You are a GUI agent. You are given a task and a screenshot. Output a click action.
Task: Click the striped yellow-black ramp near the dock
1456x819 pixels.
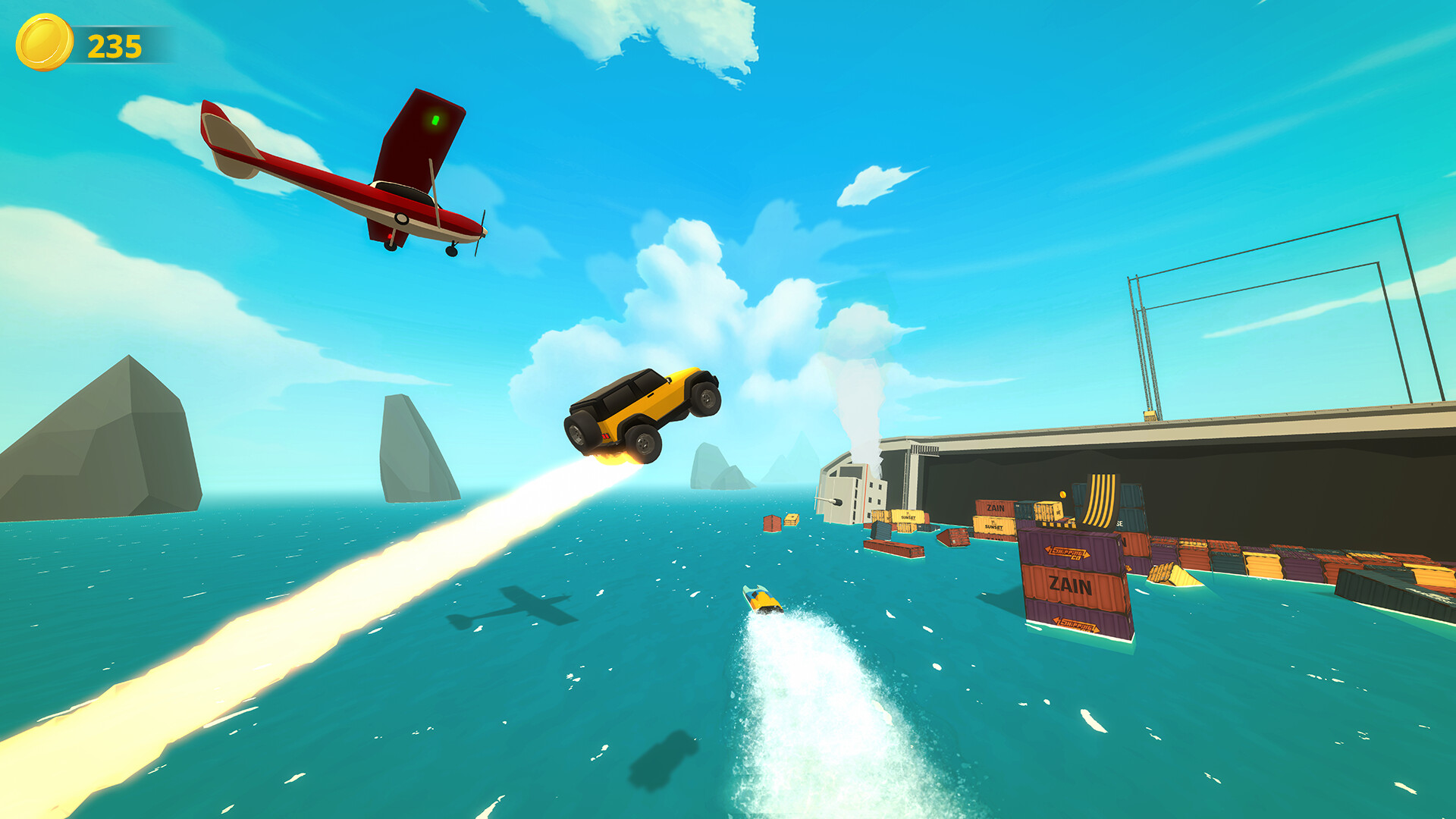coord(1100,497)
